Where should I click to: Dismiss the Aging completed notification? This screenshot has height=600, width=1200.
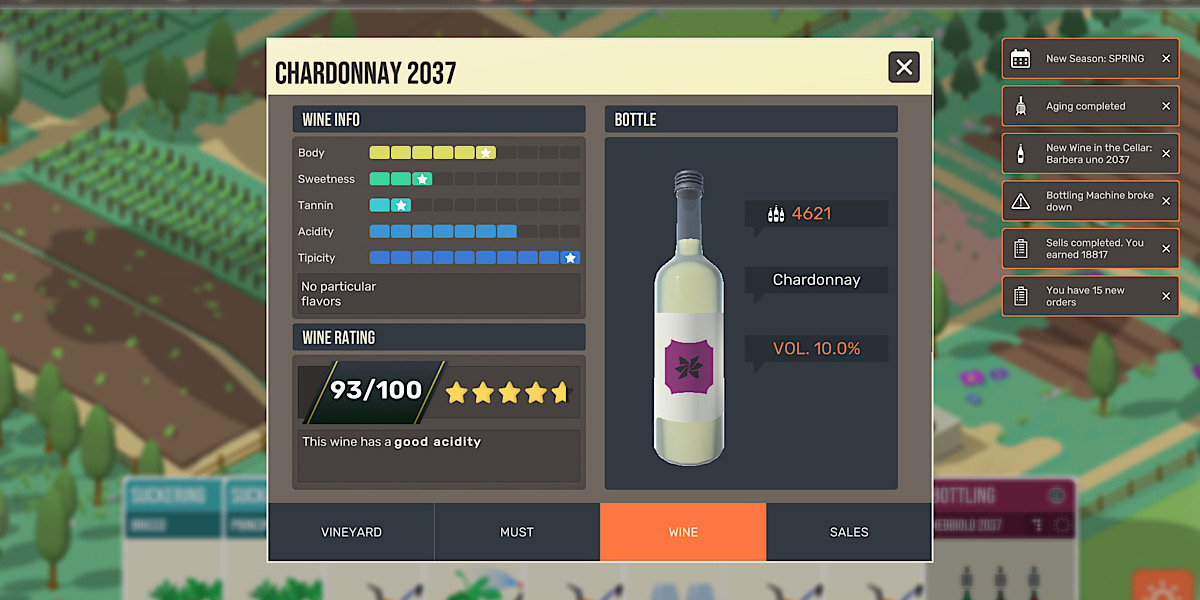tap(1166, 106)
